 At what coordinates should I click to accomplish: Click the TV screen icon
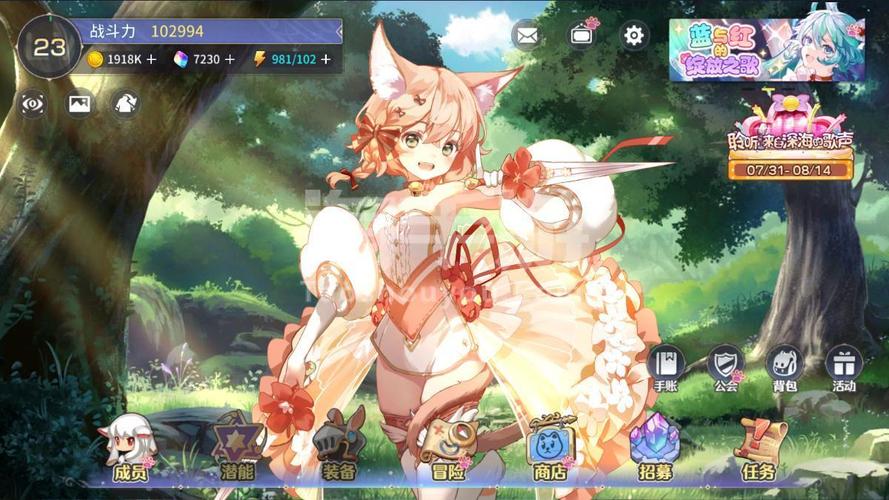pos(581,36)
